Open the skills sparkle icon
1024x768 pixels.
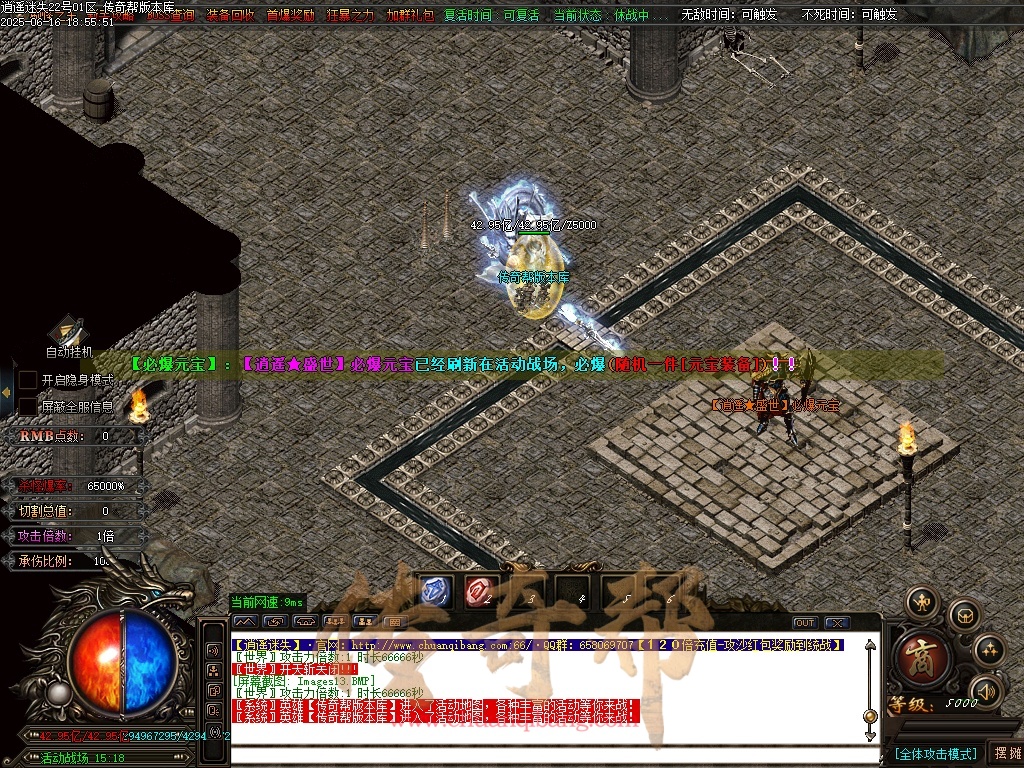coord(988,651)
